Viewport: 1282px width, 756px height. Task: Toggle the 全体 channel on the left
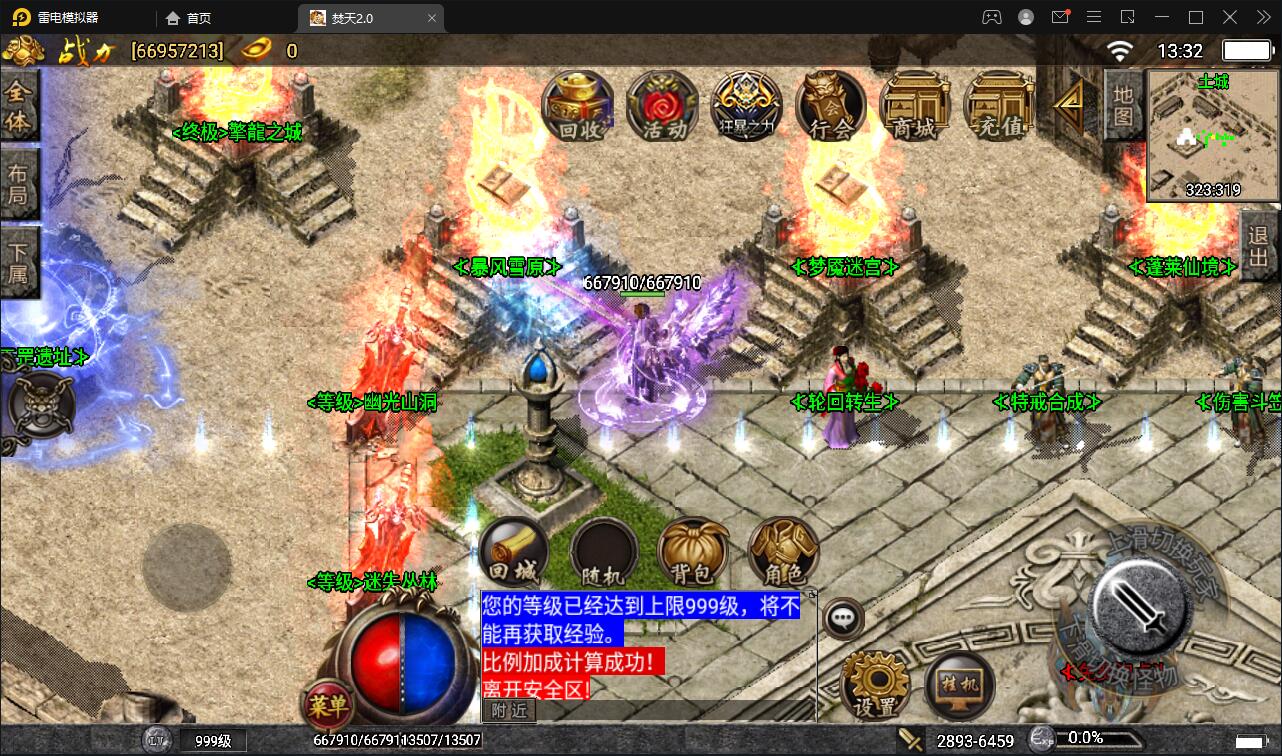(x=21, y=107)
